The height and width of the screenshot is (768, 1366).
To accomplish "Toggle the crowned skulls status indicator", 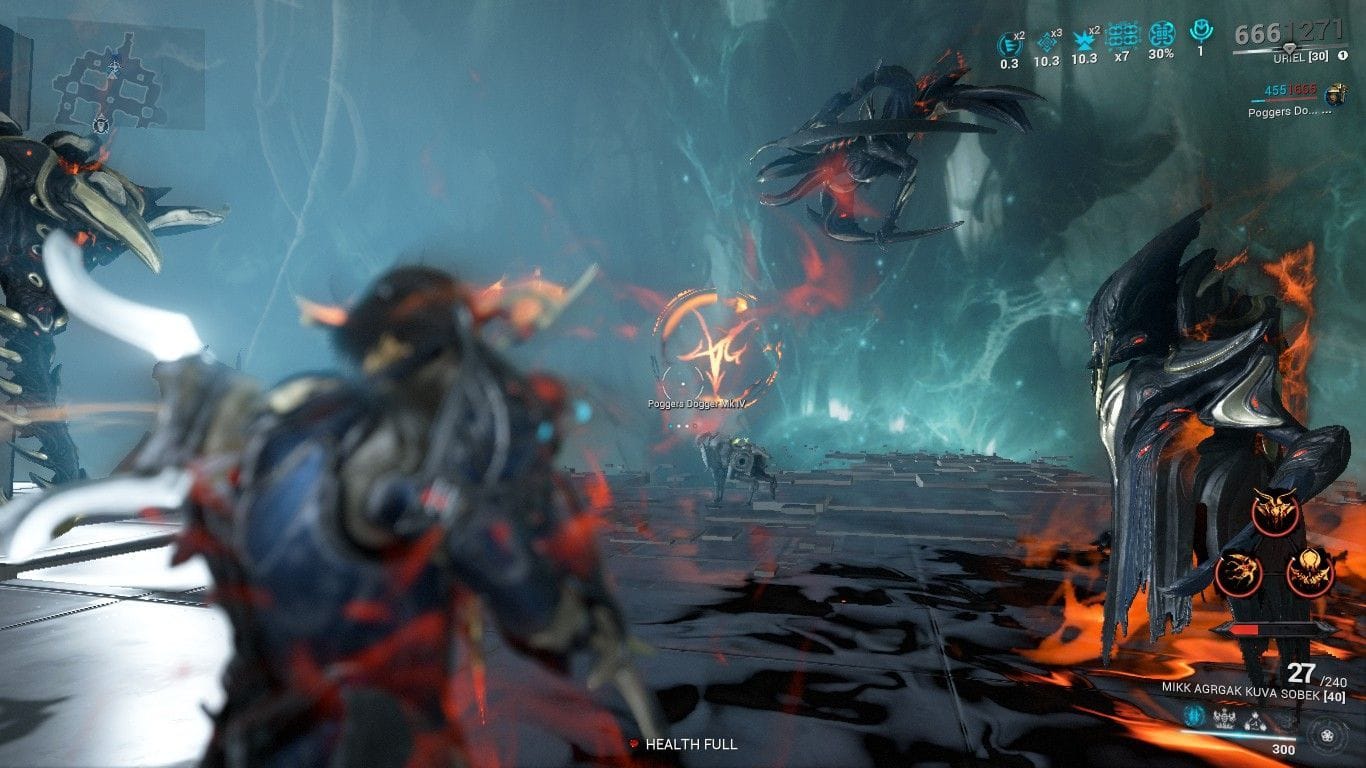I will coord(1224,717).
